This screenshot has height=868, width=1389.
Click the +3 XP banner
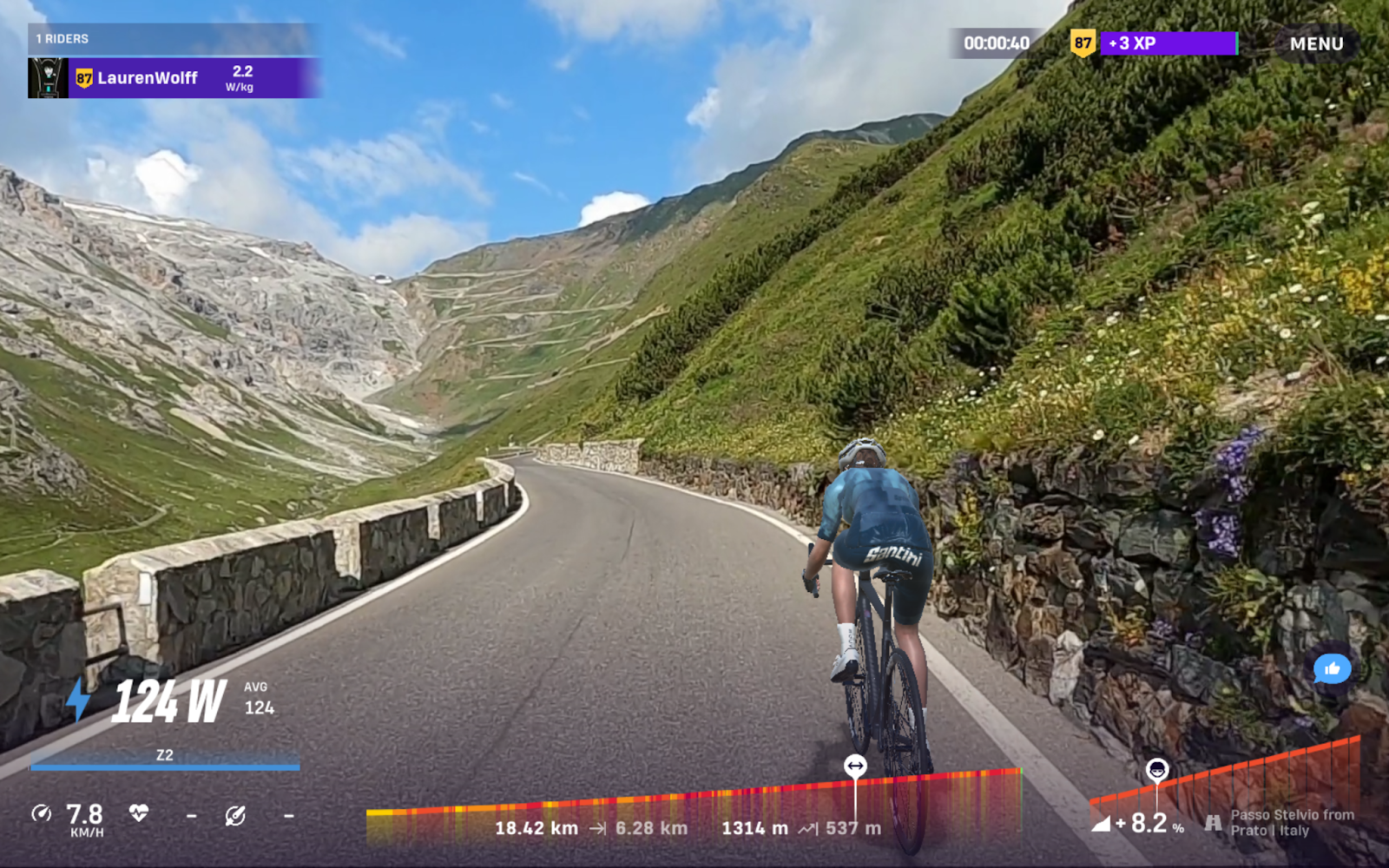click(1168, 41)
